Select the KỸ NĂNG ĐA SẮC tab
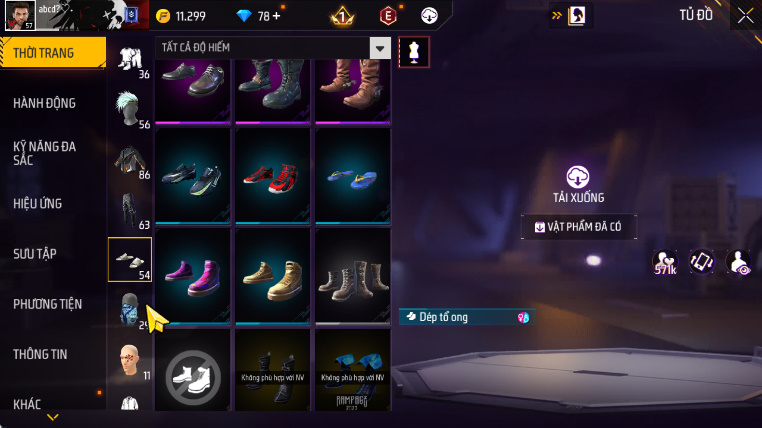This screenshot has width=762, height=428. [45, 153]
